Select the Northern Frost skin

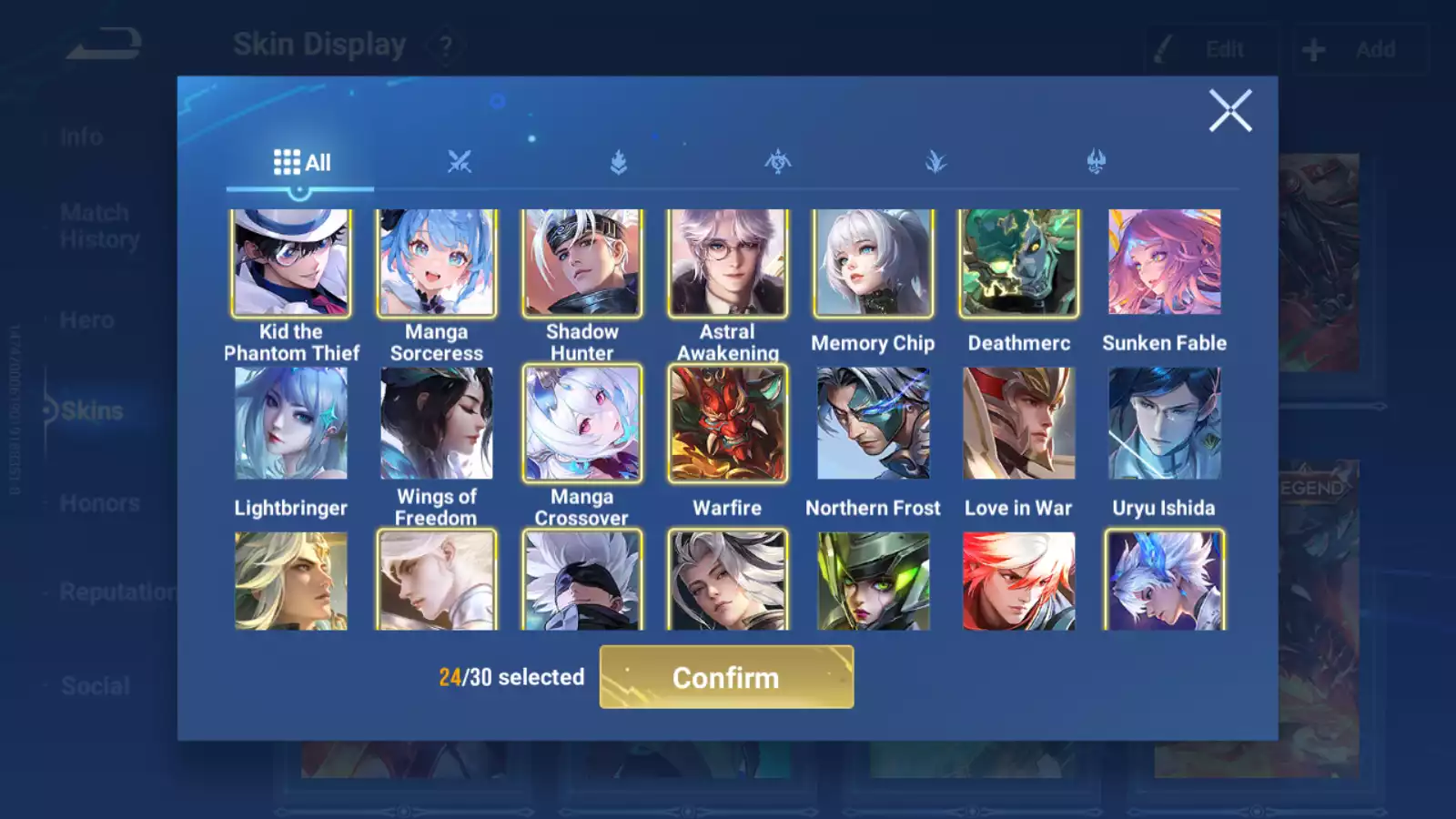pos(874,423)
